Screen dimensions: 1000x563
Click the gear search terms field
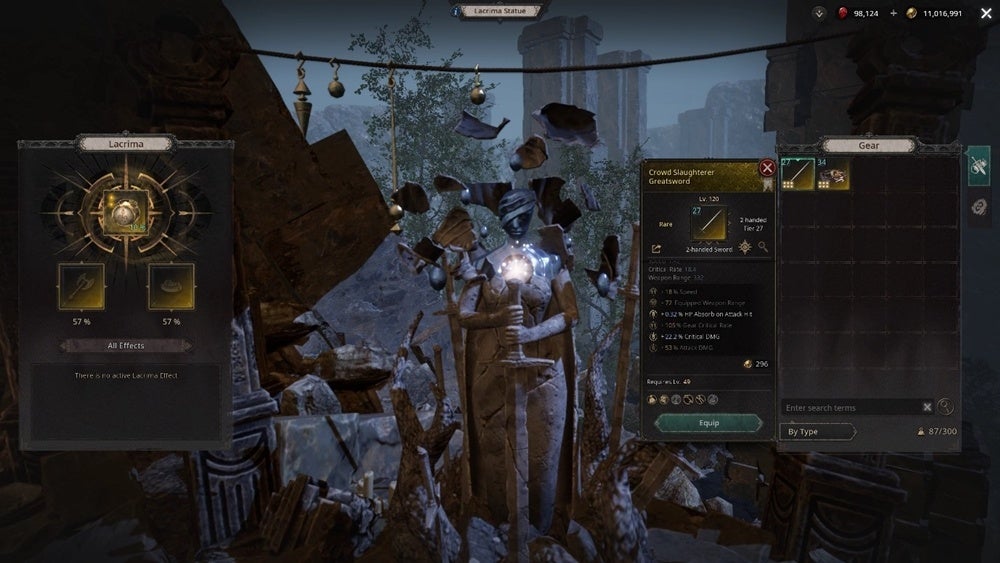(x=850, y=408)
